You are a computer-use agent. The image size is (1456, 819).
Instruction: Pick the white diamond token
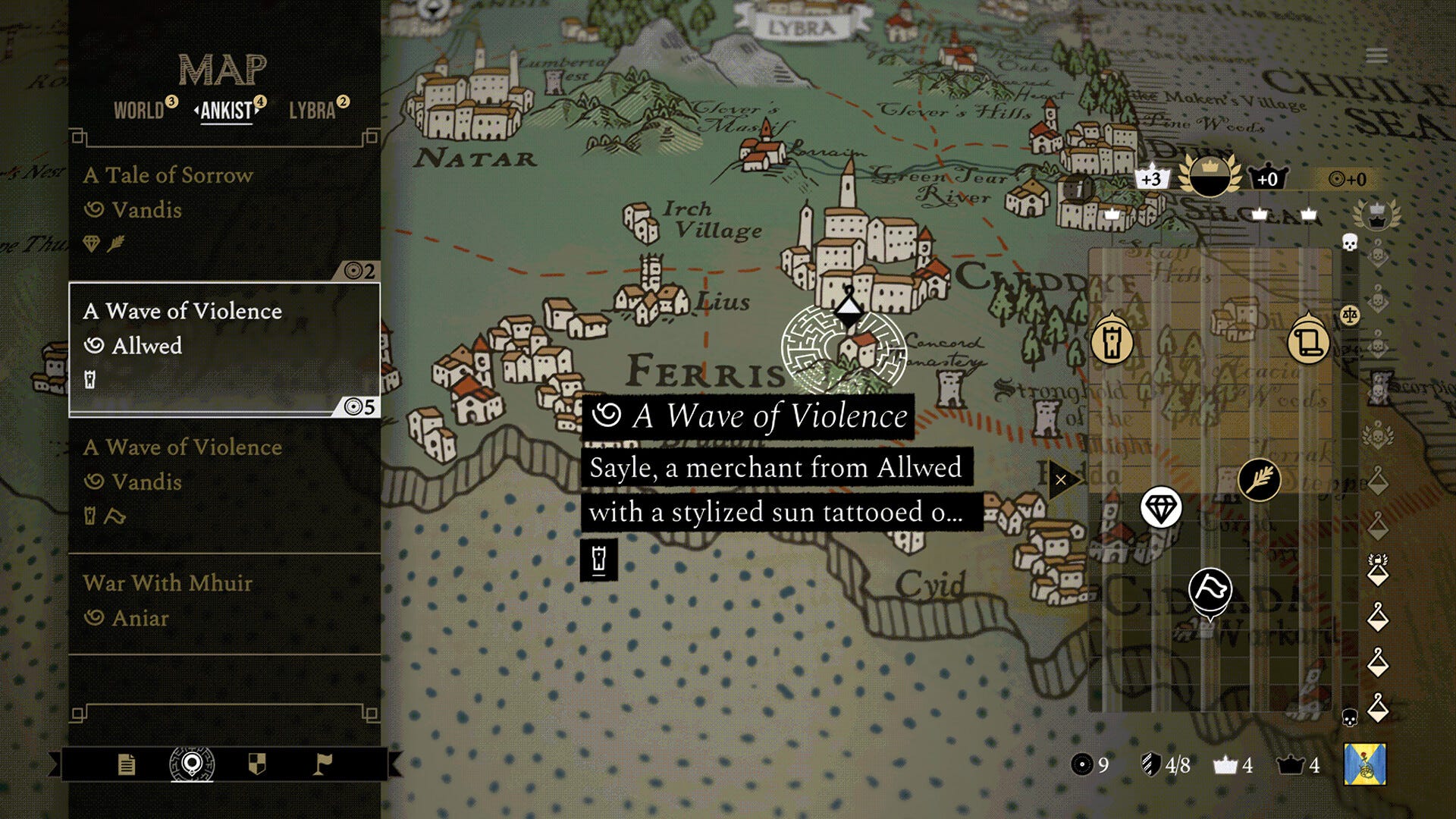pos(1160,507)
